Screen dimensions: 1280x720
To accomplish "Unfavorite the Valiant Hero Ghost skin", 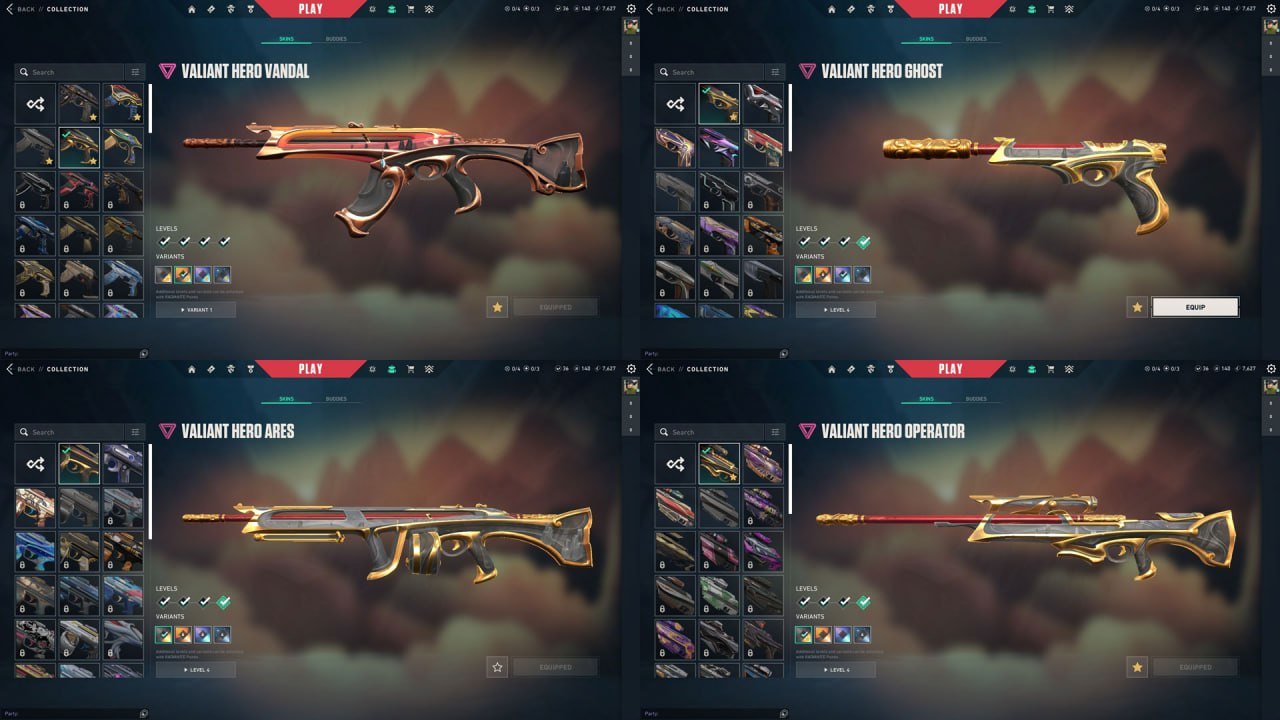I will [1137, 306].
